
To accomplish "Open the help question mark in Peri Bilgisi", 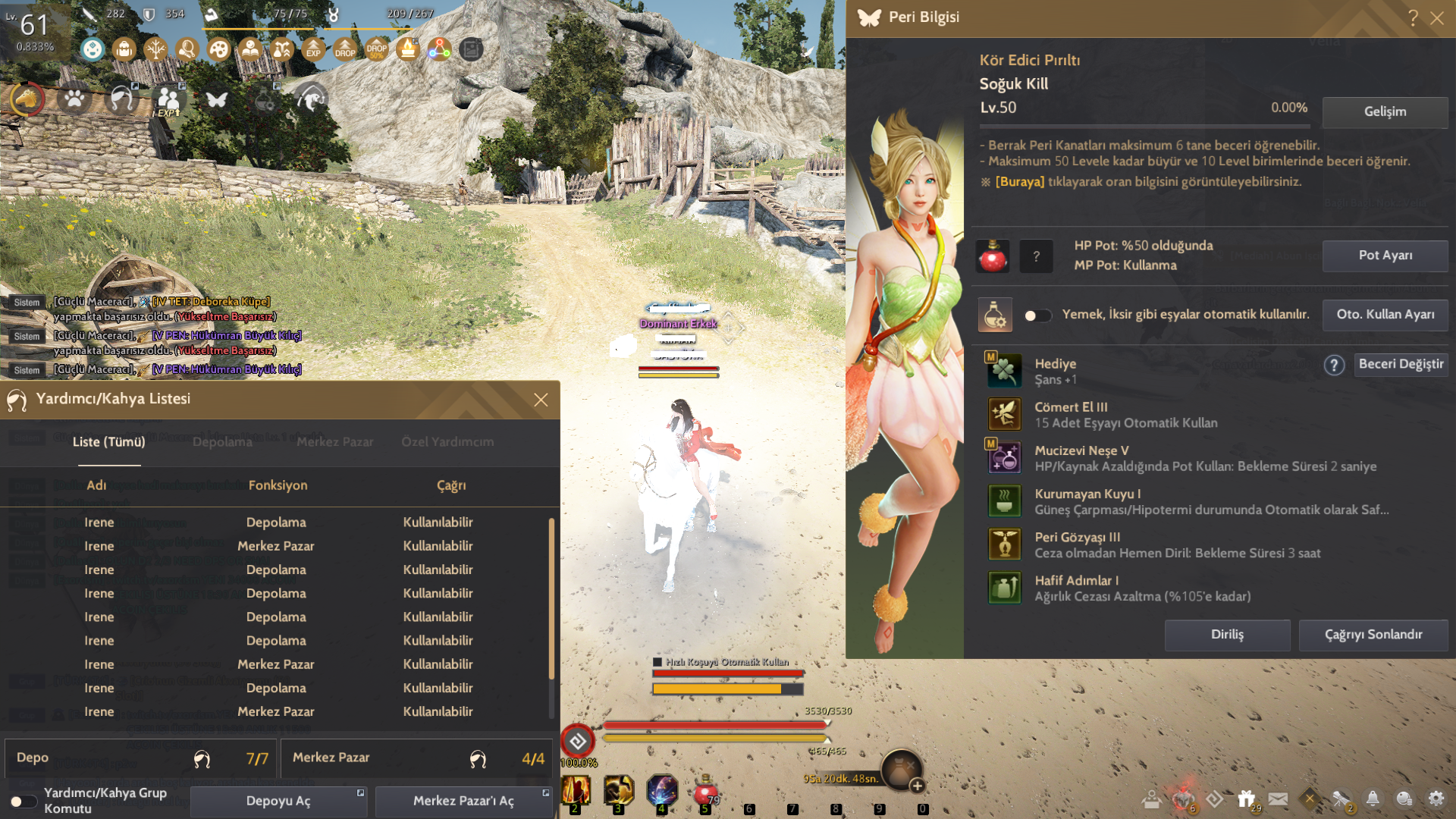I will click(x=1413, y=18).
